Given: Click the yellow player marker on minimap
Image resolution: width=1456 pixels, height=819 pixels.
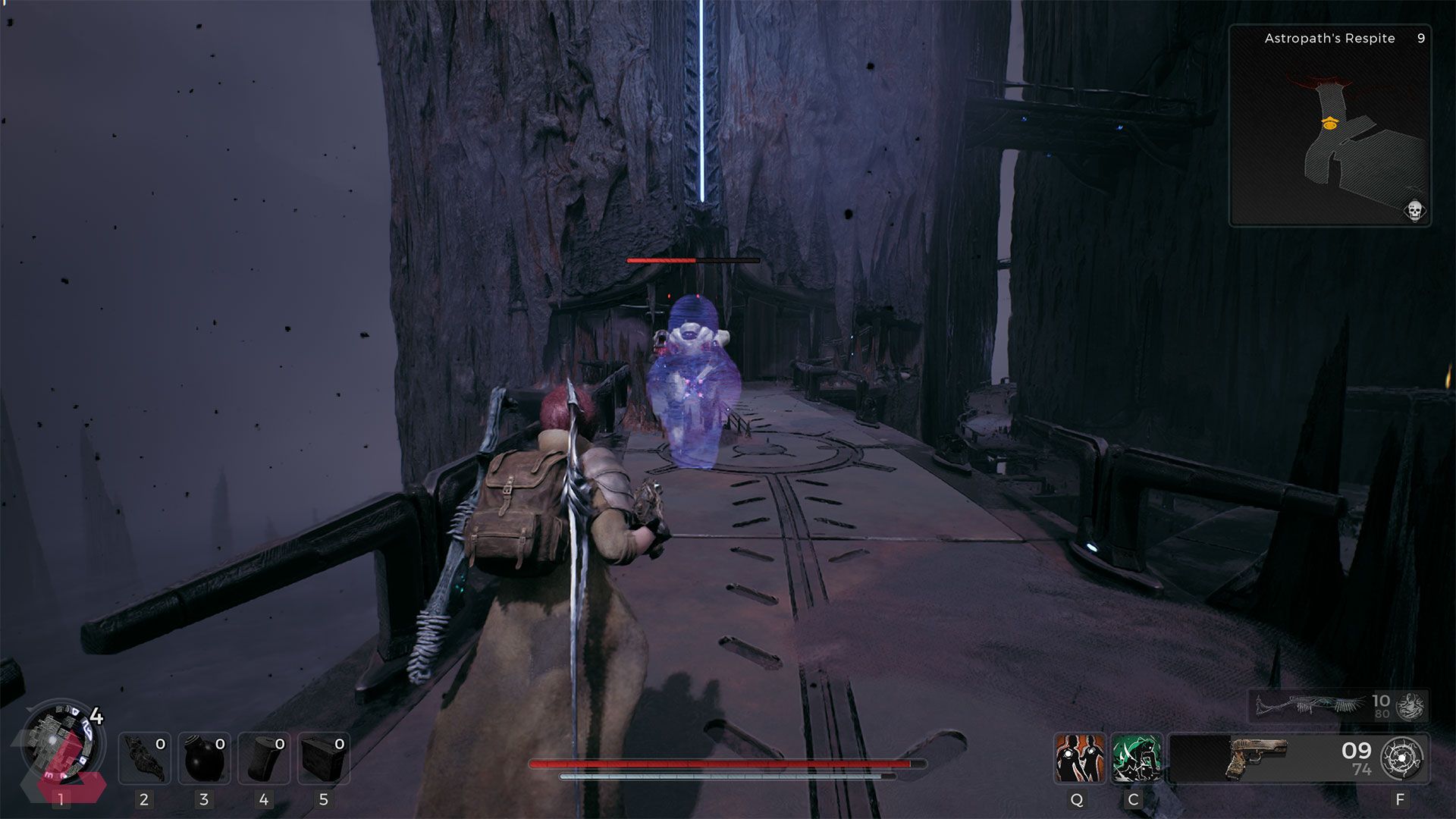Looking at the screenshot, I should click(x=1329, y=122).
